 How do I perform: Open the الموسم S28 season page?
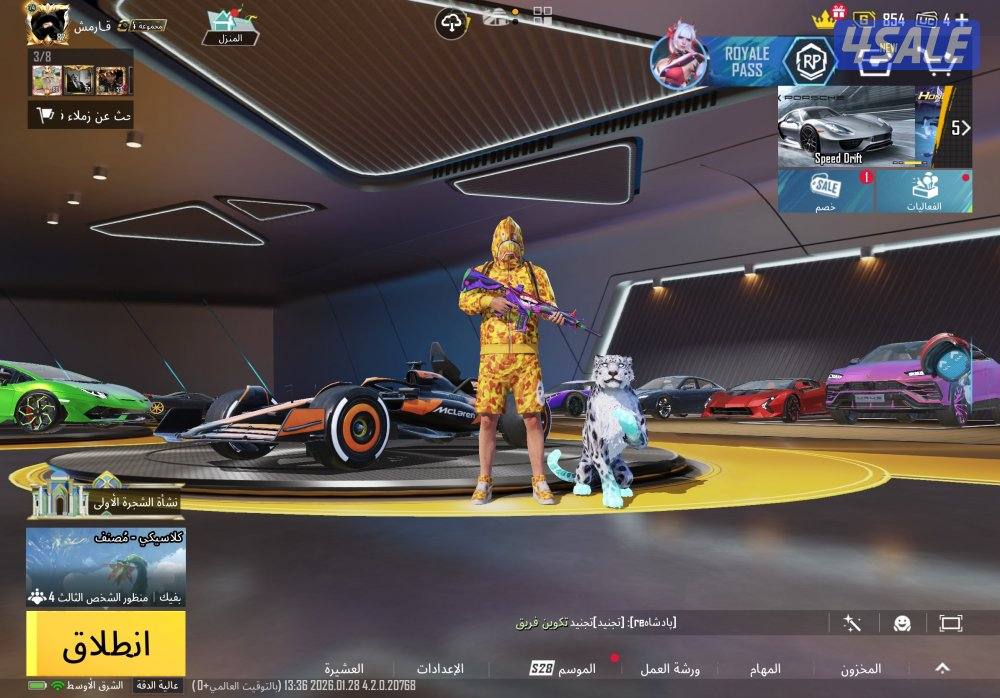[563, 668]
